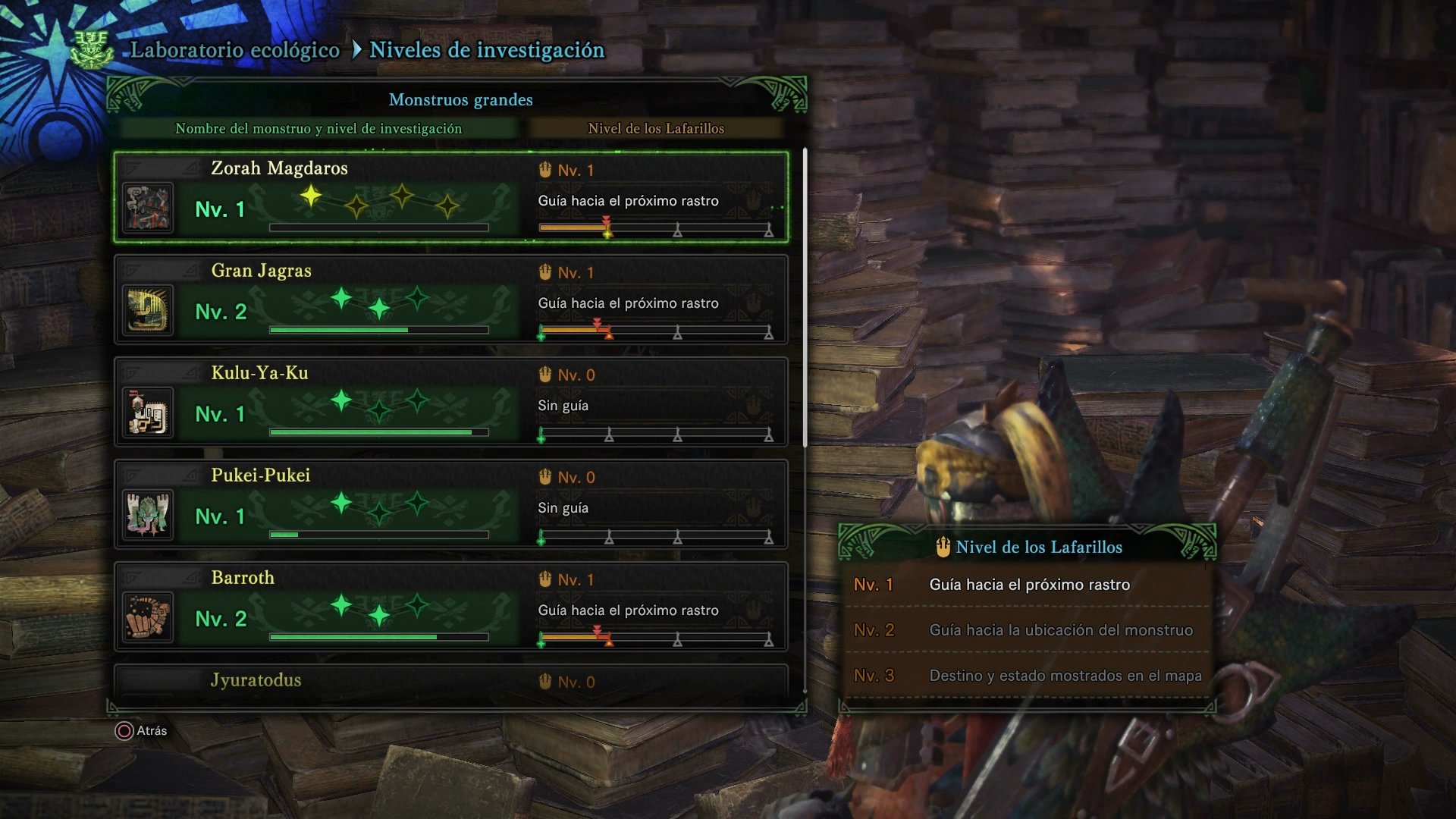Switch to the Nivel de los Lafarillos tab
1456x819 pixels.
click(x=655, y=128)
